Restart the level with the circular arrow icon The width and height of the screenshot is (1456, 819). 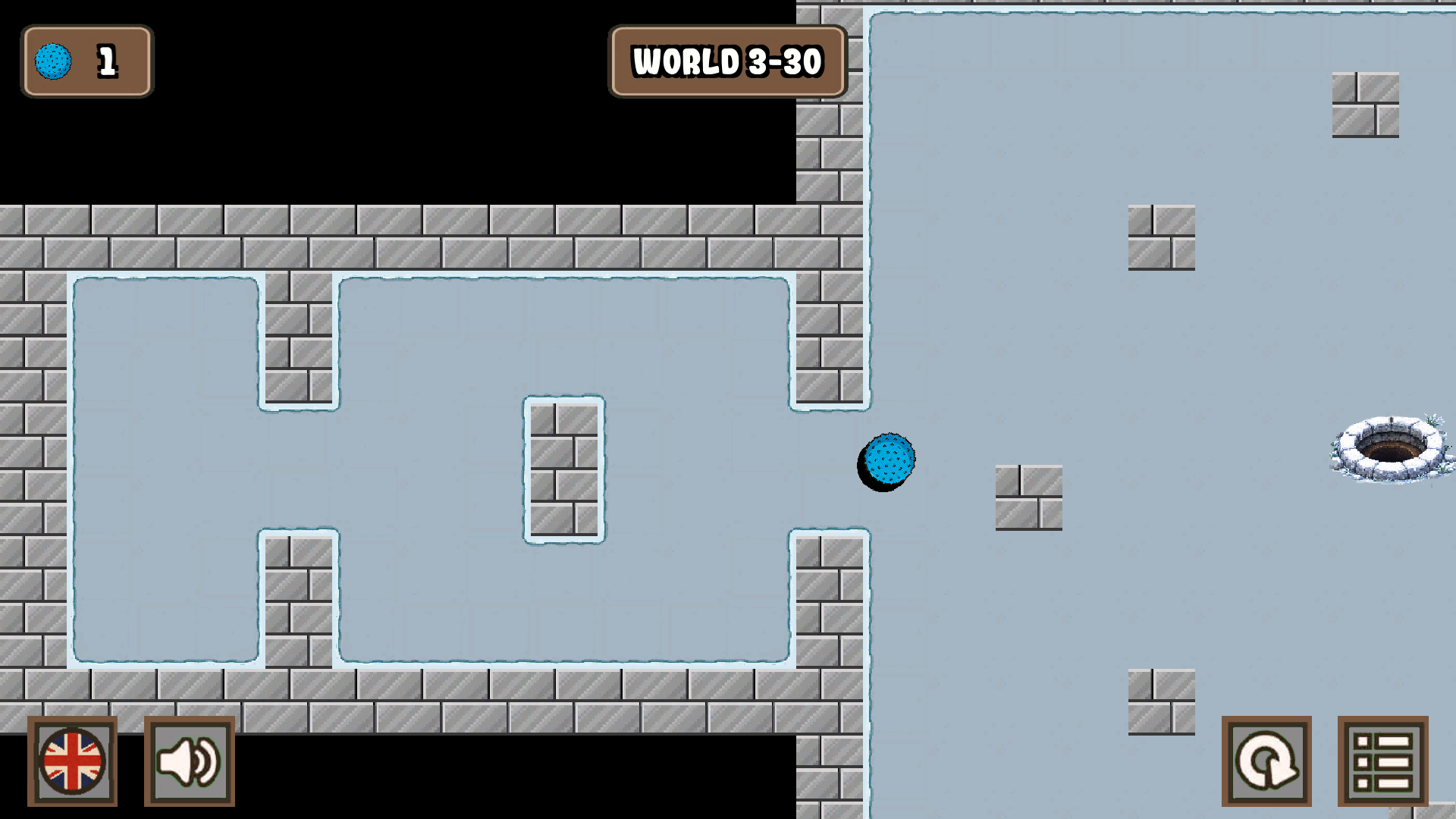click(x=1267, y=761)
